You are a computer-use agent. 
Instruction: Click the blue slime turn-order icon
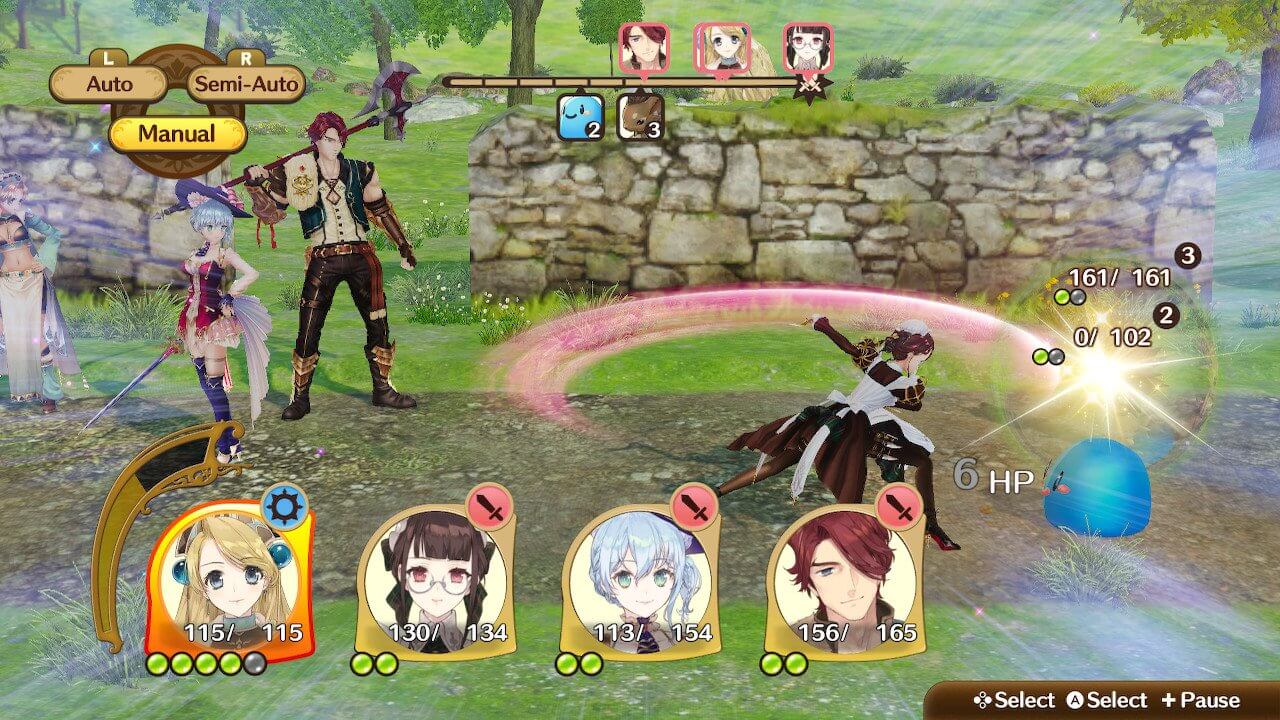pyautogui.click(x=581, y=118)
